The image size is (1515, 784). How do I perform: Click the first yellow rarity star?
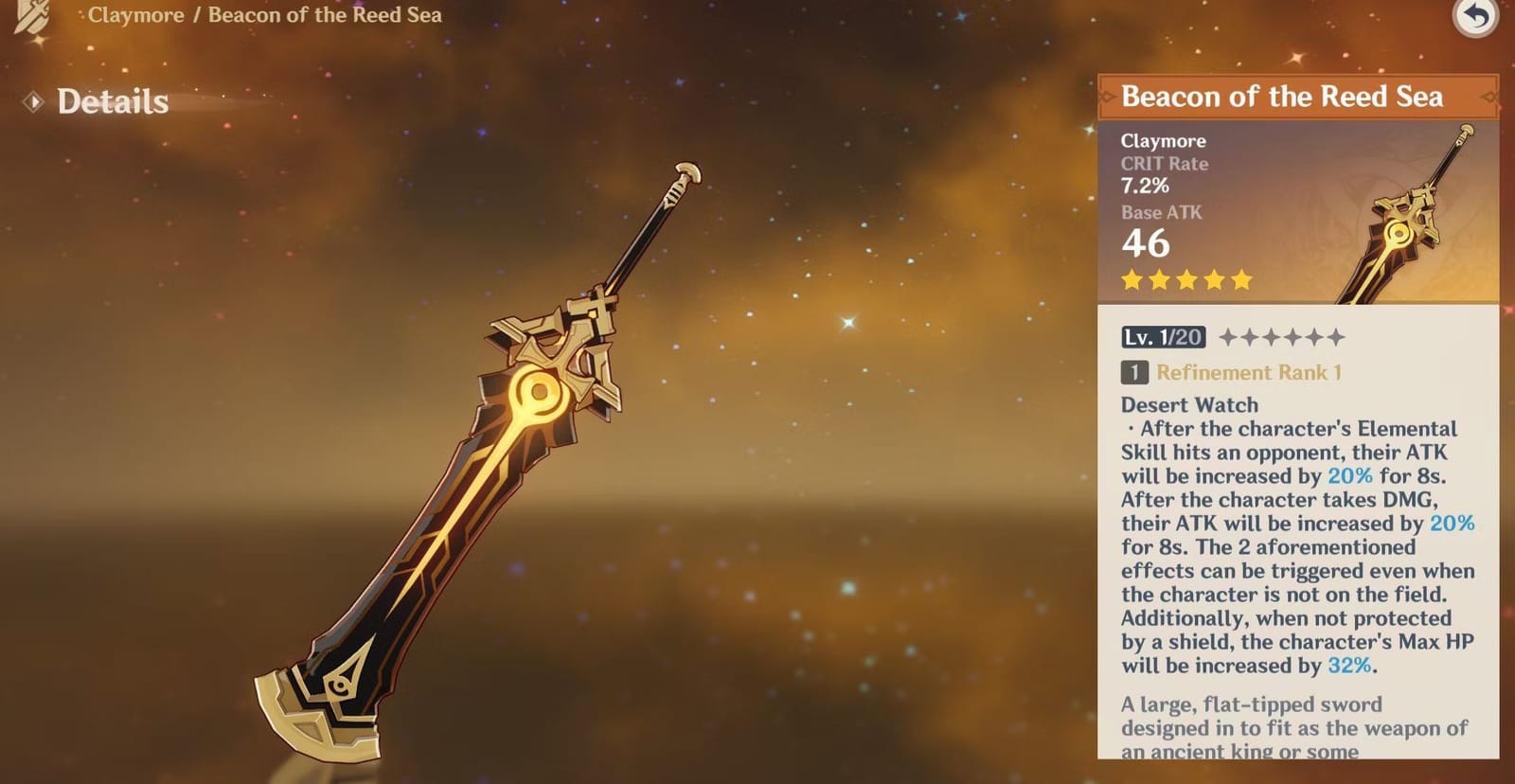1132,279
